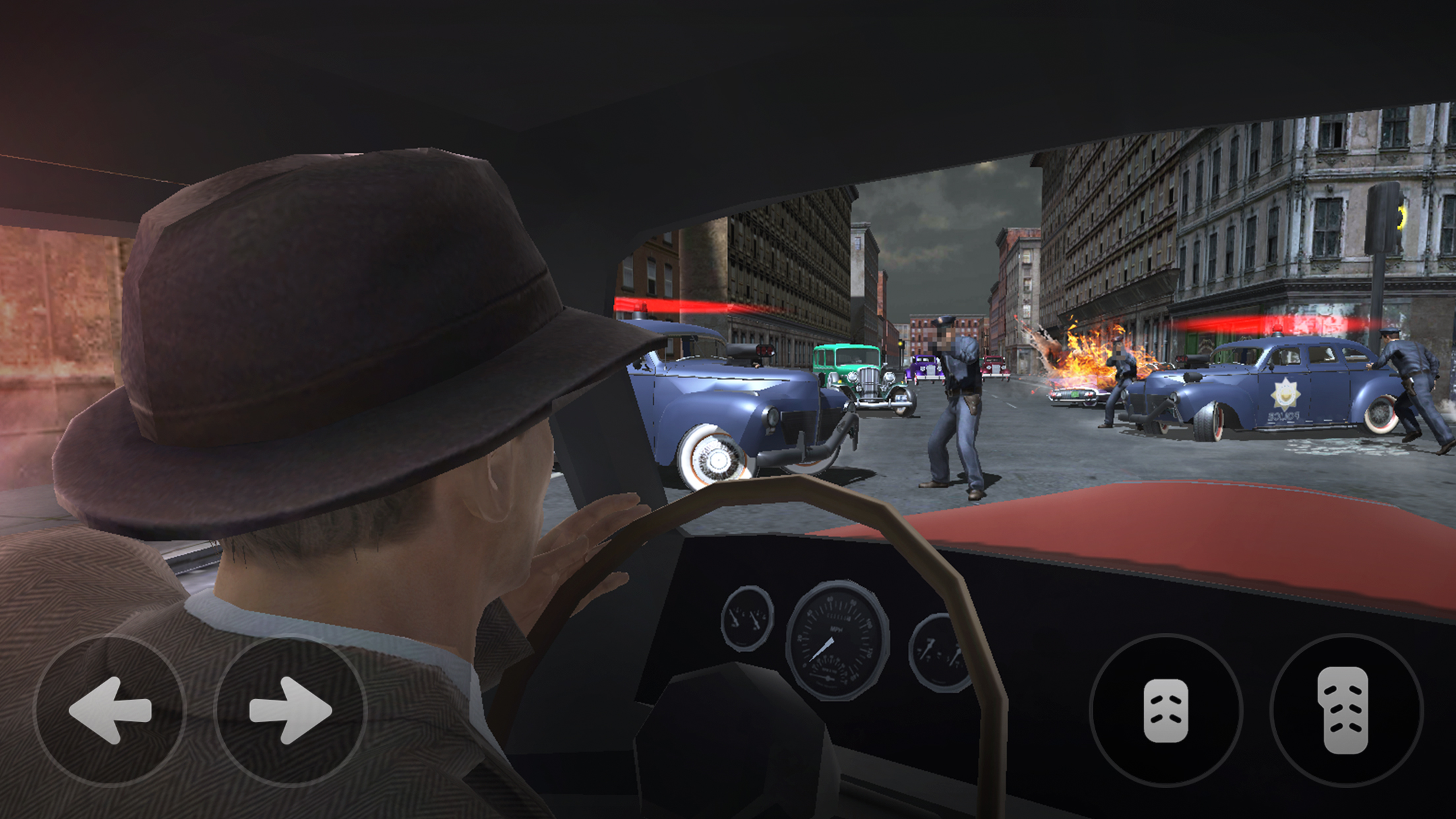Hit the brake pedal button
Viewport: 1456px width, 819px height.
[1166, 710]
